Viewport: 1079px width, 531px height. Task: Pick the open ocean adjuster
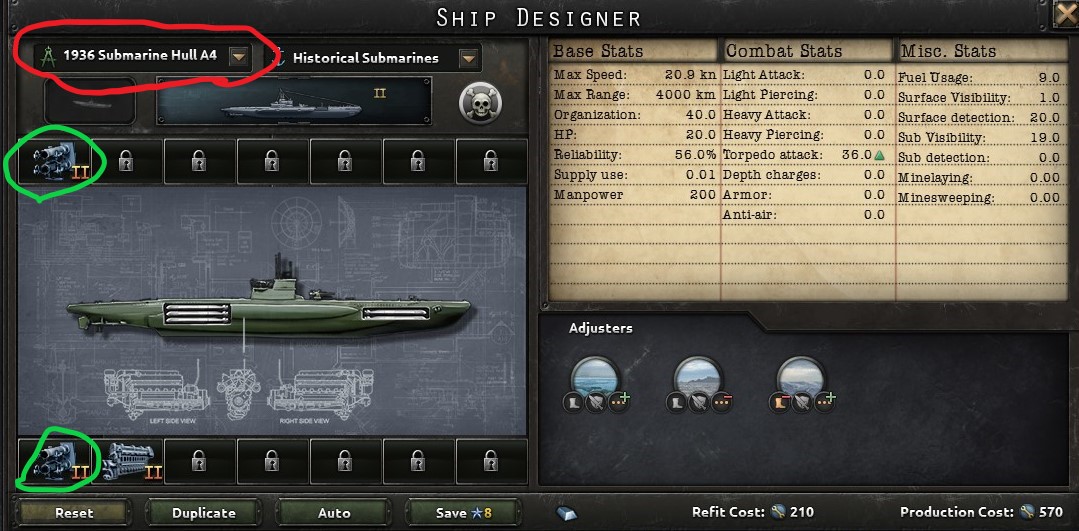pyautogui.click(x=594, y=378)
